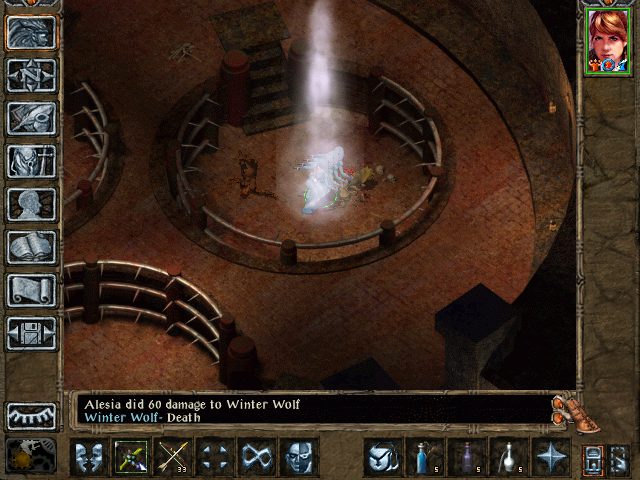
Task: Open the options menu floppy disk button
Action: pos(32,332)
